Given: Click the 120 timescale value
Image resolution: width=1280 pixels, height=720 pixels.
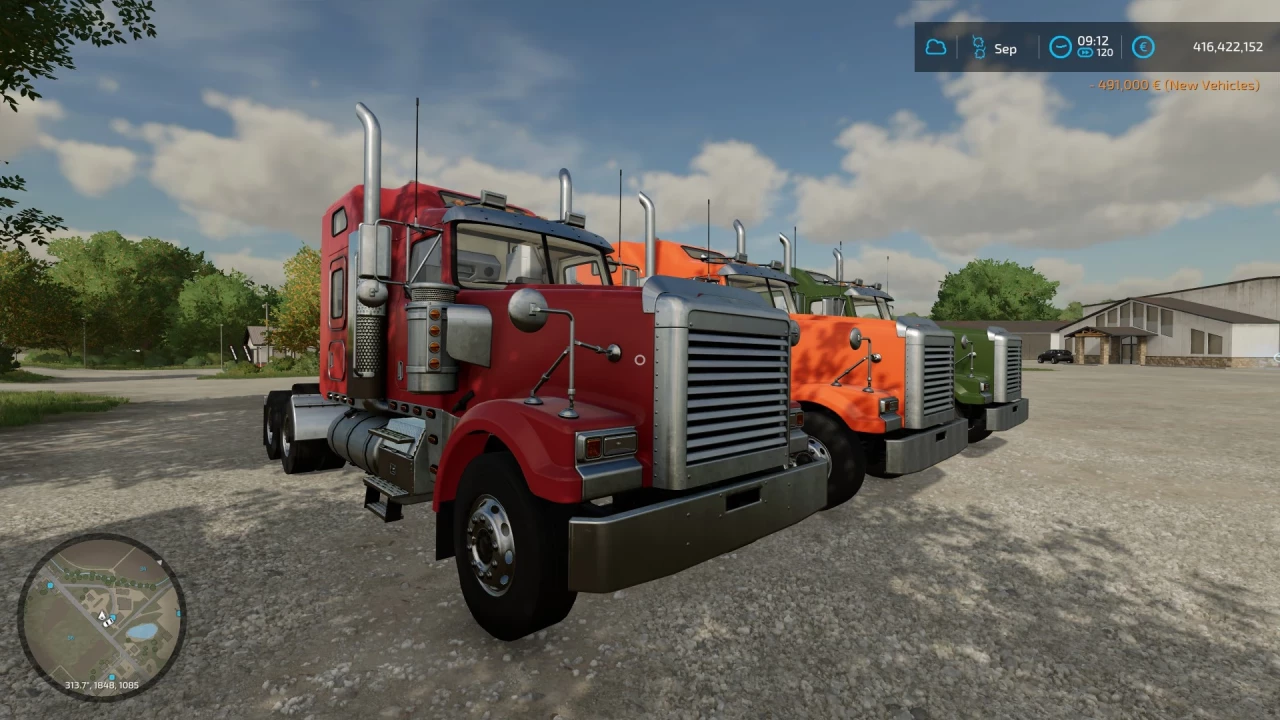Looking at the screenshot, I should 1105,53.
